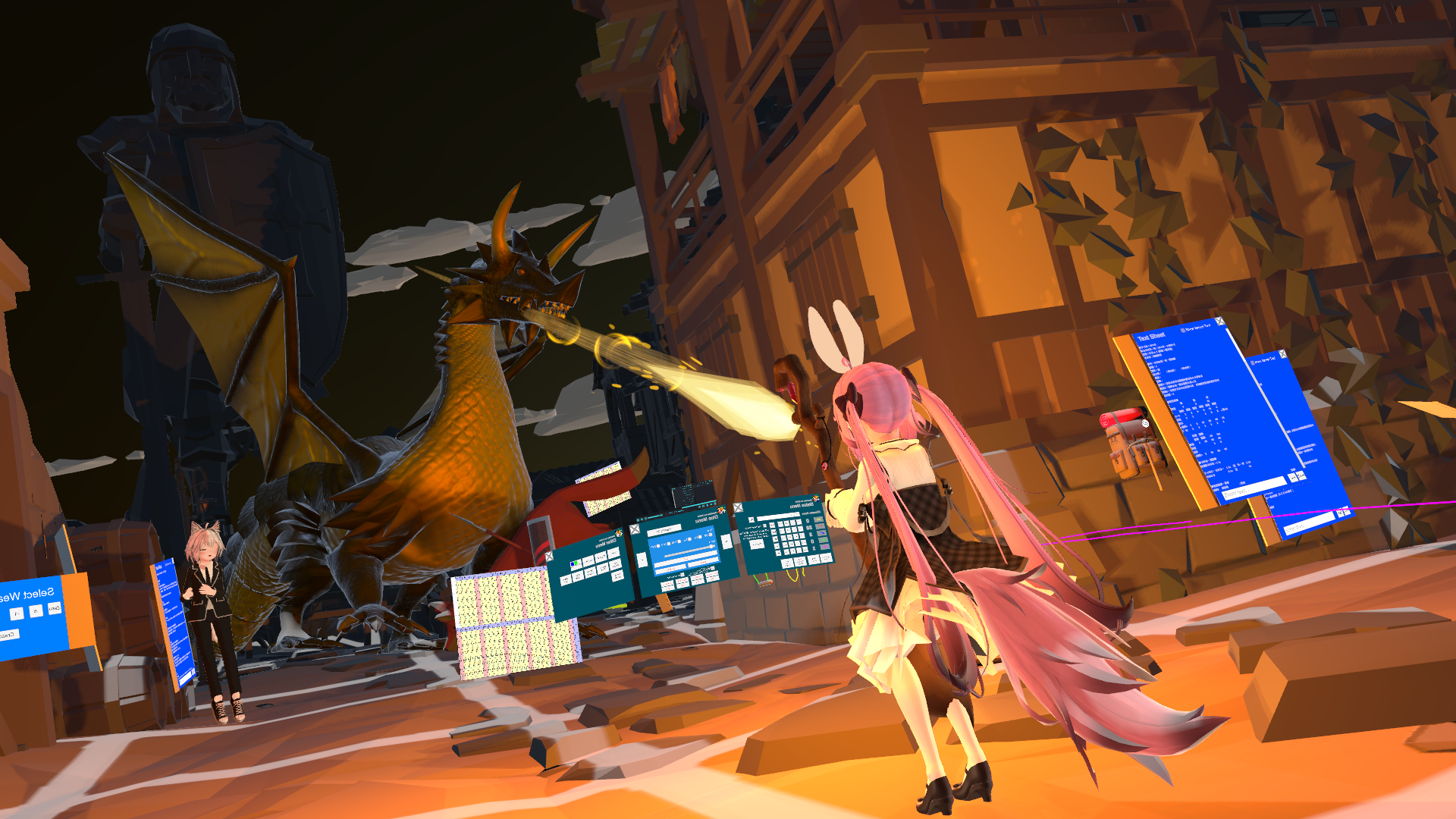
Task: Enable the checkbox beside the Status Menu name field
Action: (x=751, y=519)
